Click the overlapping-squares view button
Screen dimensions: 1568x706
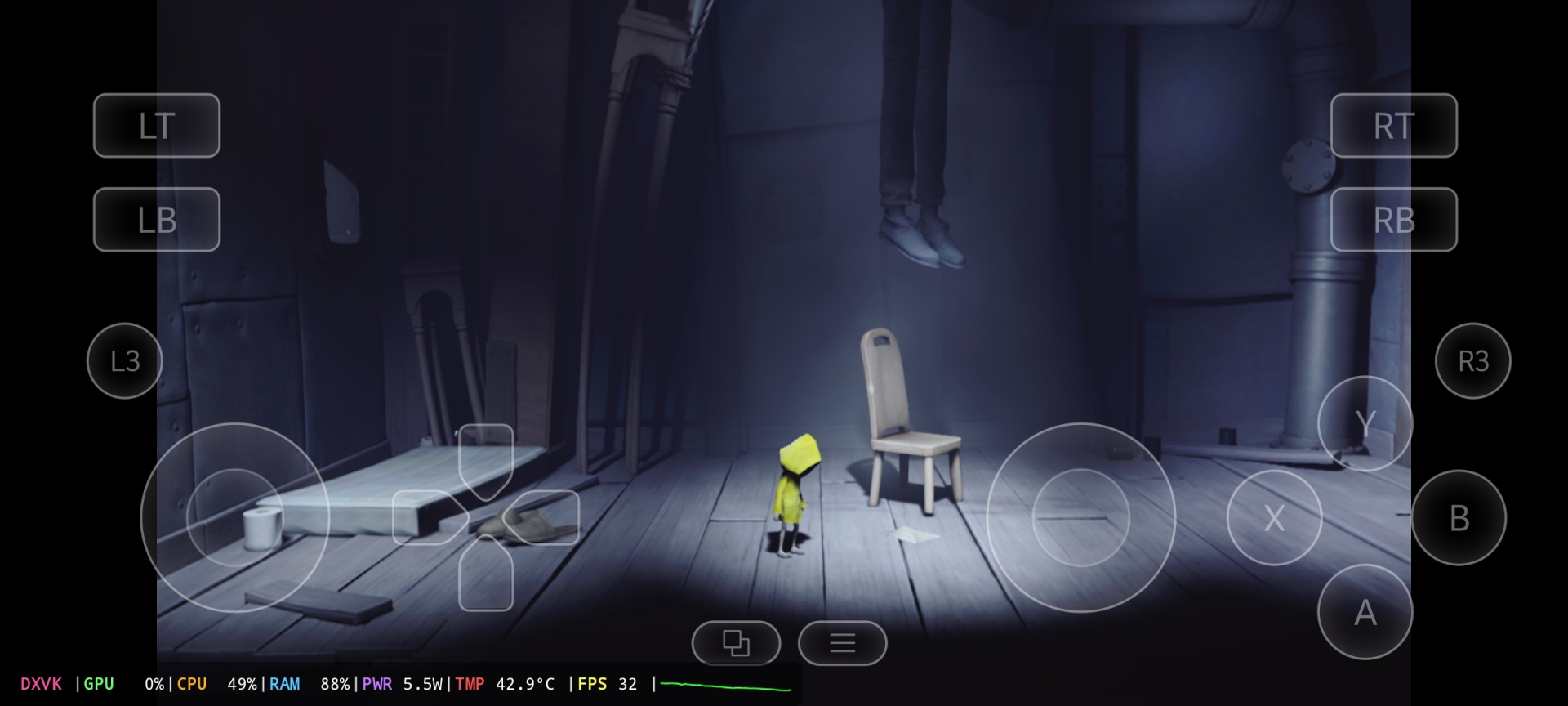pyautogui.click(x=736, y=643)
